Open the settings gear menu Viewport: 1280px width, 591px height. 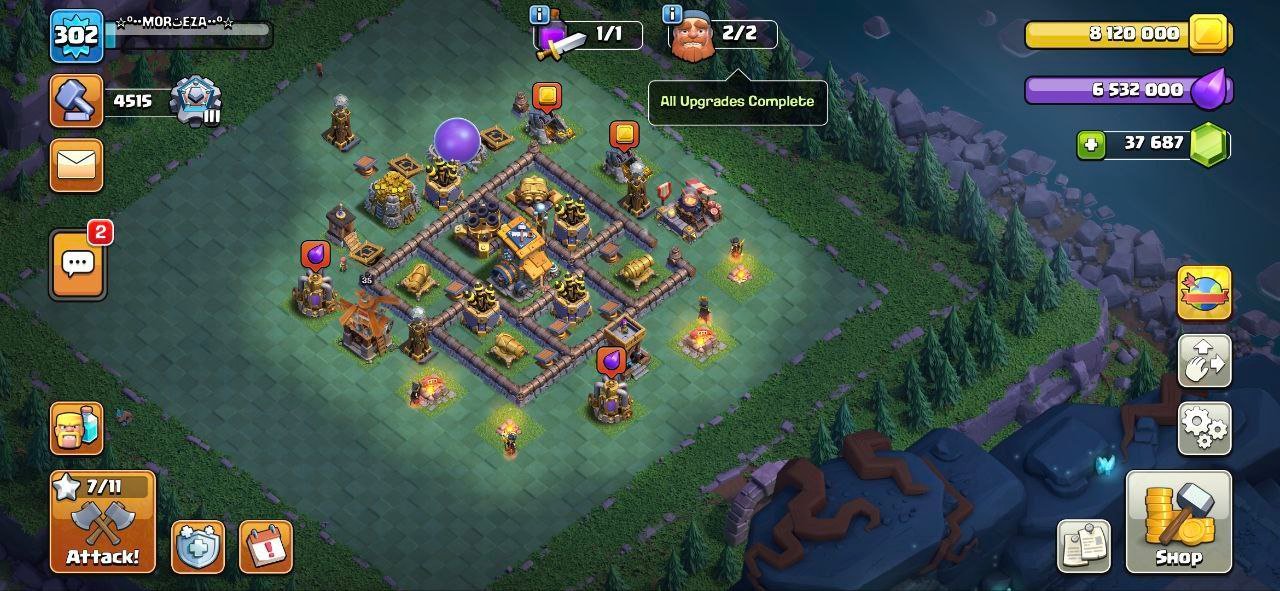click(x=1204, y=428)
